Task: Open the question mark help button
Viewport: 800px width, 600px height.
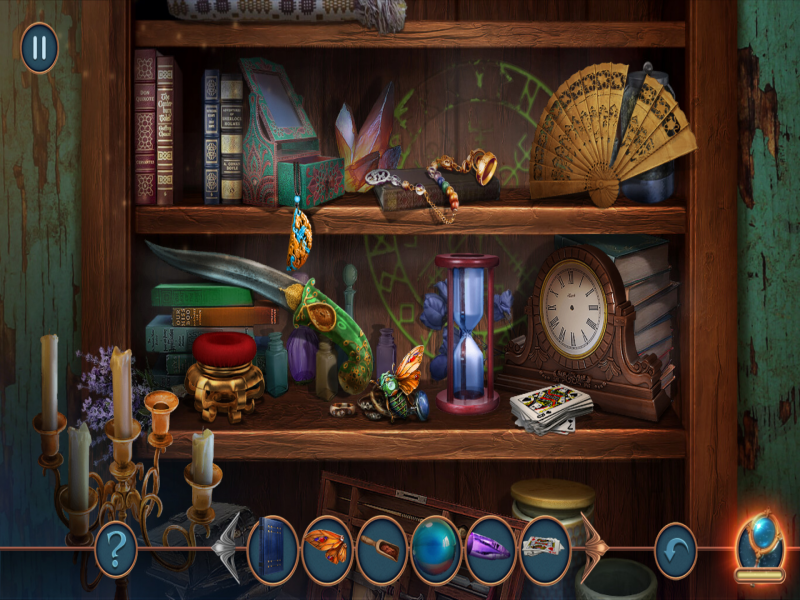Action: (115, 549)
